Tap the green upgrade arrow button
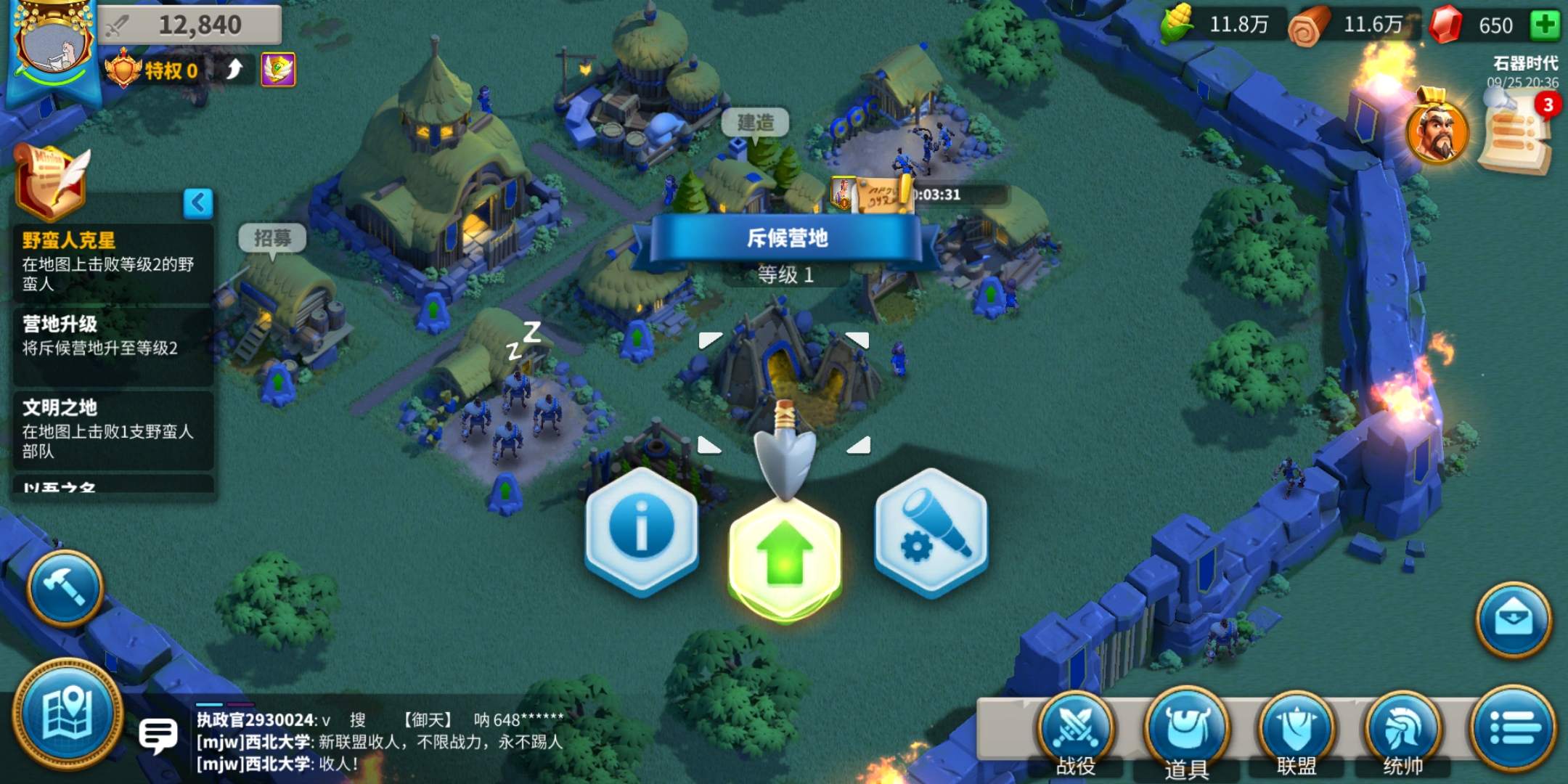Viewport: 1568px width, 784px height. point(785,558)
